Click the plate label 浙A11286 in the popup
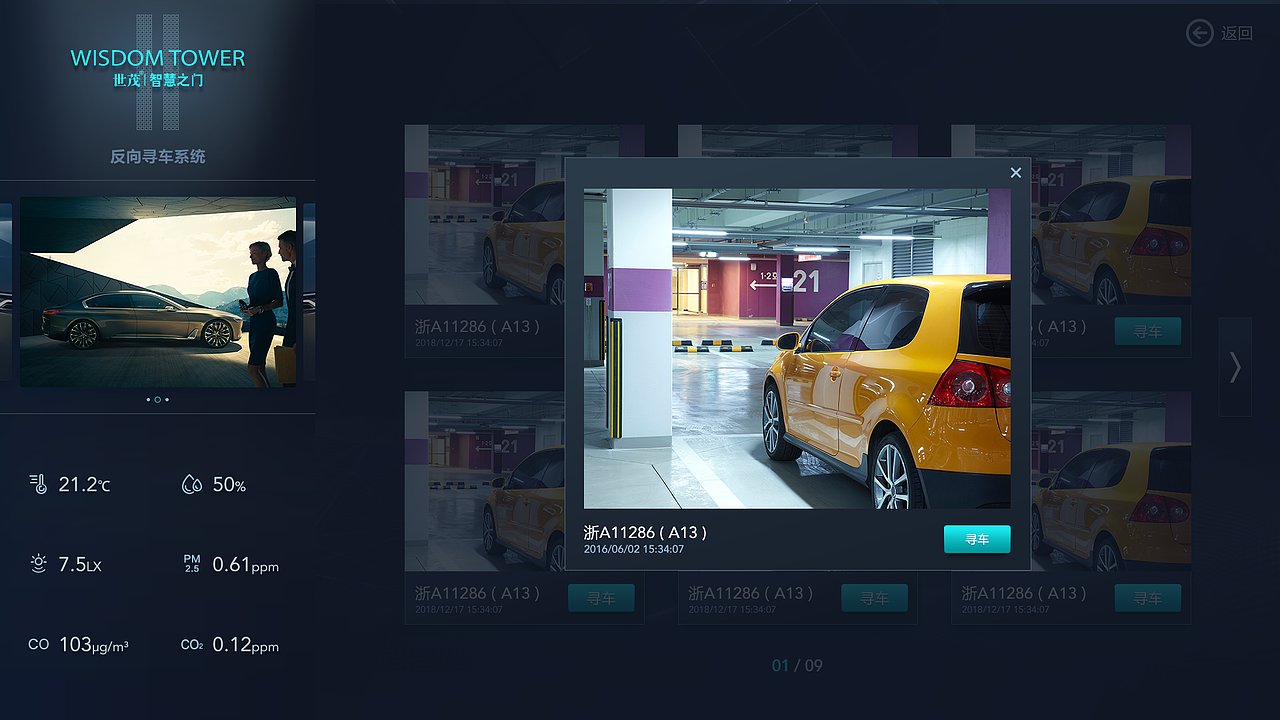The height and width of the screenshot is (720, 1280). 645,532
